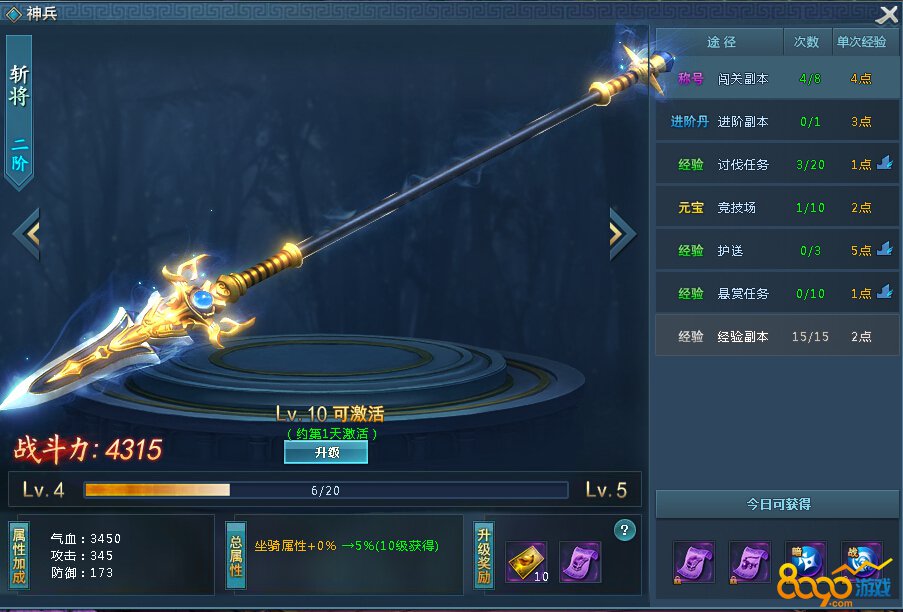Open the 竞技场 arena row
This screenshot has width=903, height=612.
pyautogui.click(x=777, y=208)
